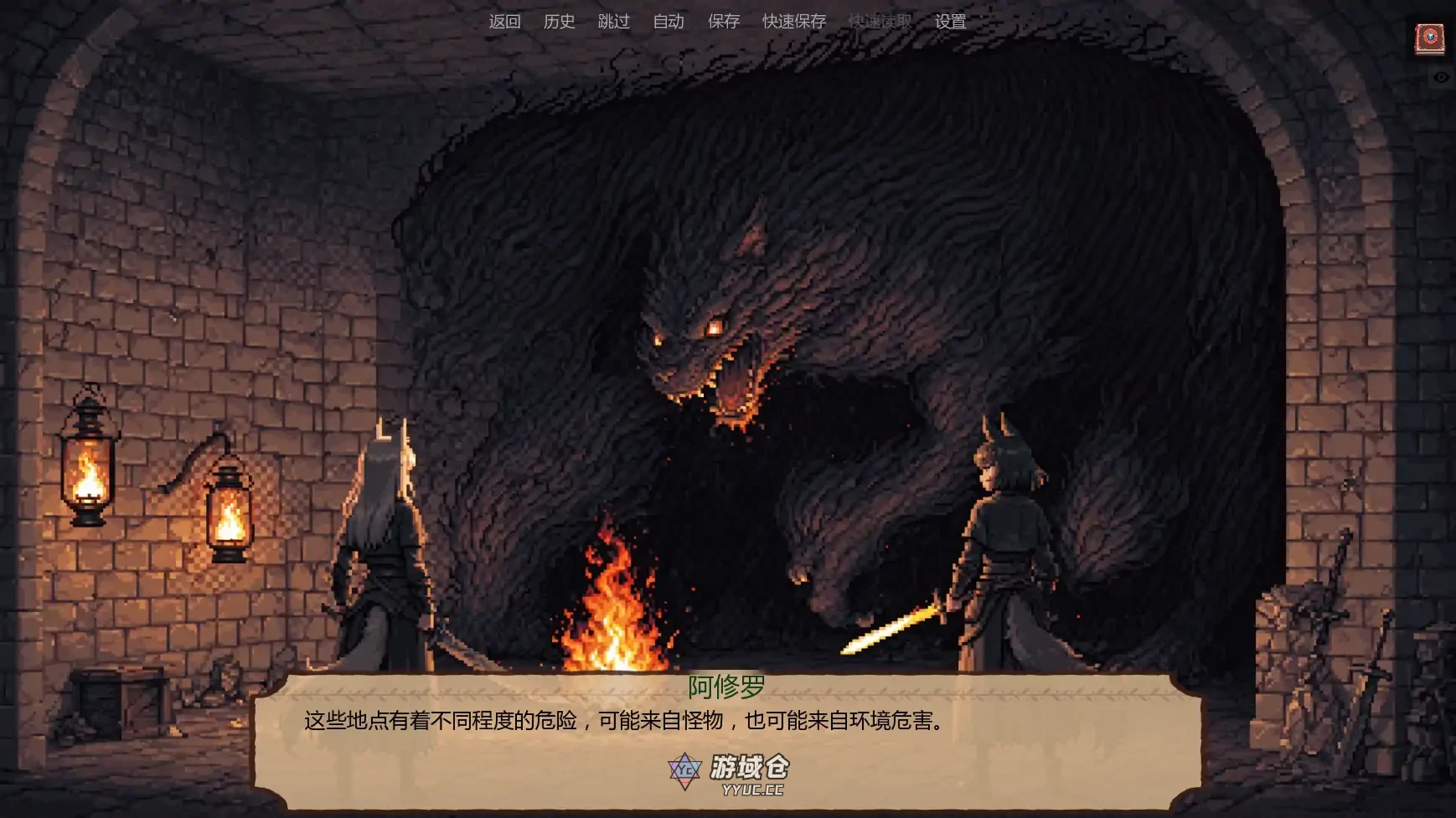Image resolution: width=1456 pixels, height=818 pixels.
Task: Activate 跳过 (Skip) dialogue mode
Action: (613, 22)
